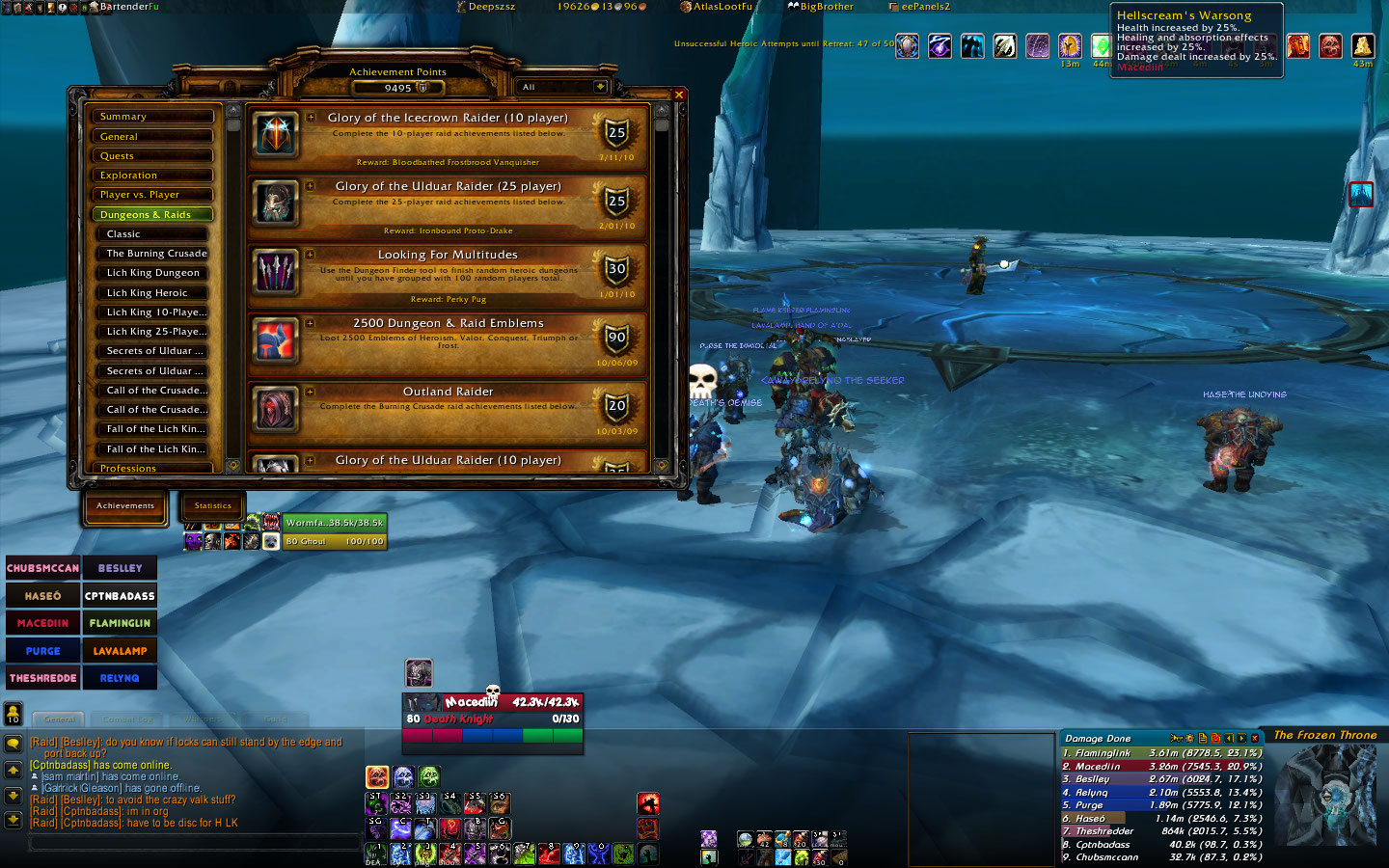Switch to the Statistics tab

(213, 506)
